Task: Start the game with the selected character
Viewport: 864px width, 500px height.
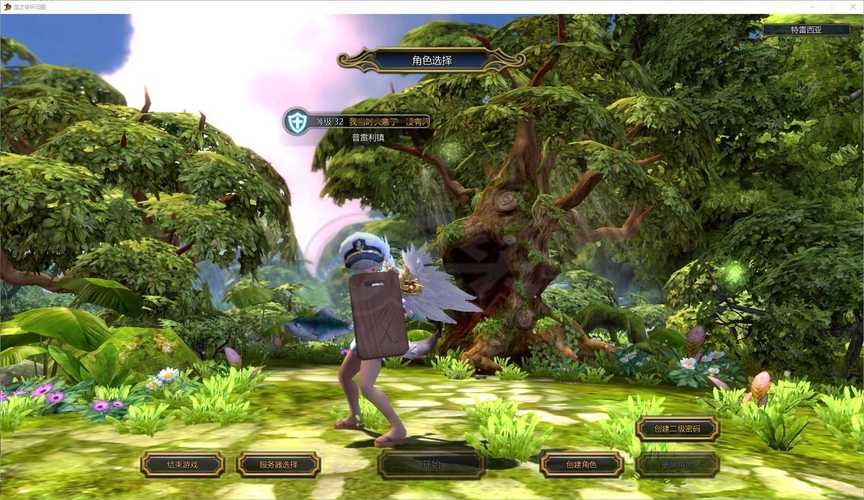Action: click(x=431, y=464)
